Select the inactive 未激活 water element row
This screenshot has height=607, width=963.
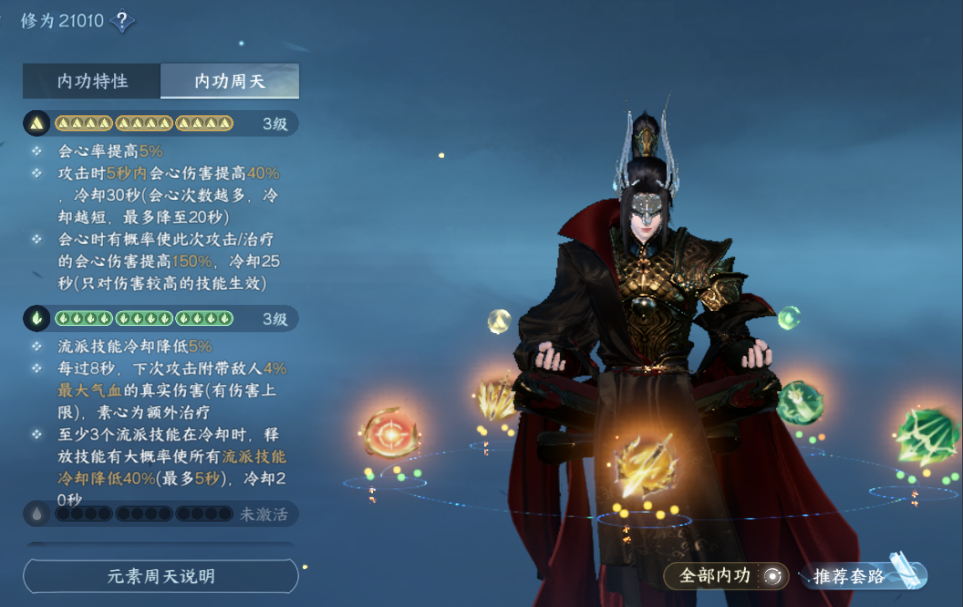[160, 514]
